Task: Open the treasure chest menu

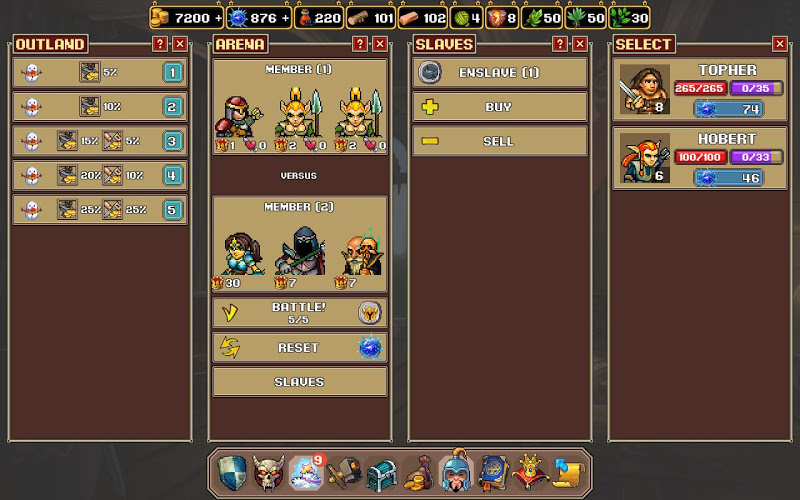Action: 382,472
